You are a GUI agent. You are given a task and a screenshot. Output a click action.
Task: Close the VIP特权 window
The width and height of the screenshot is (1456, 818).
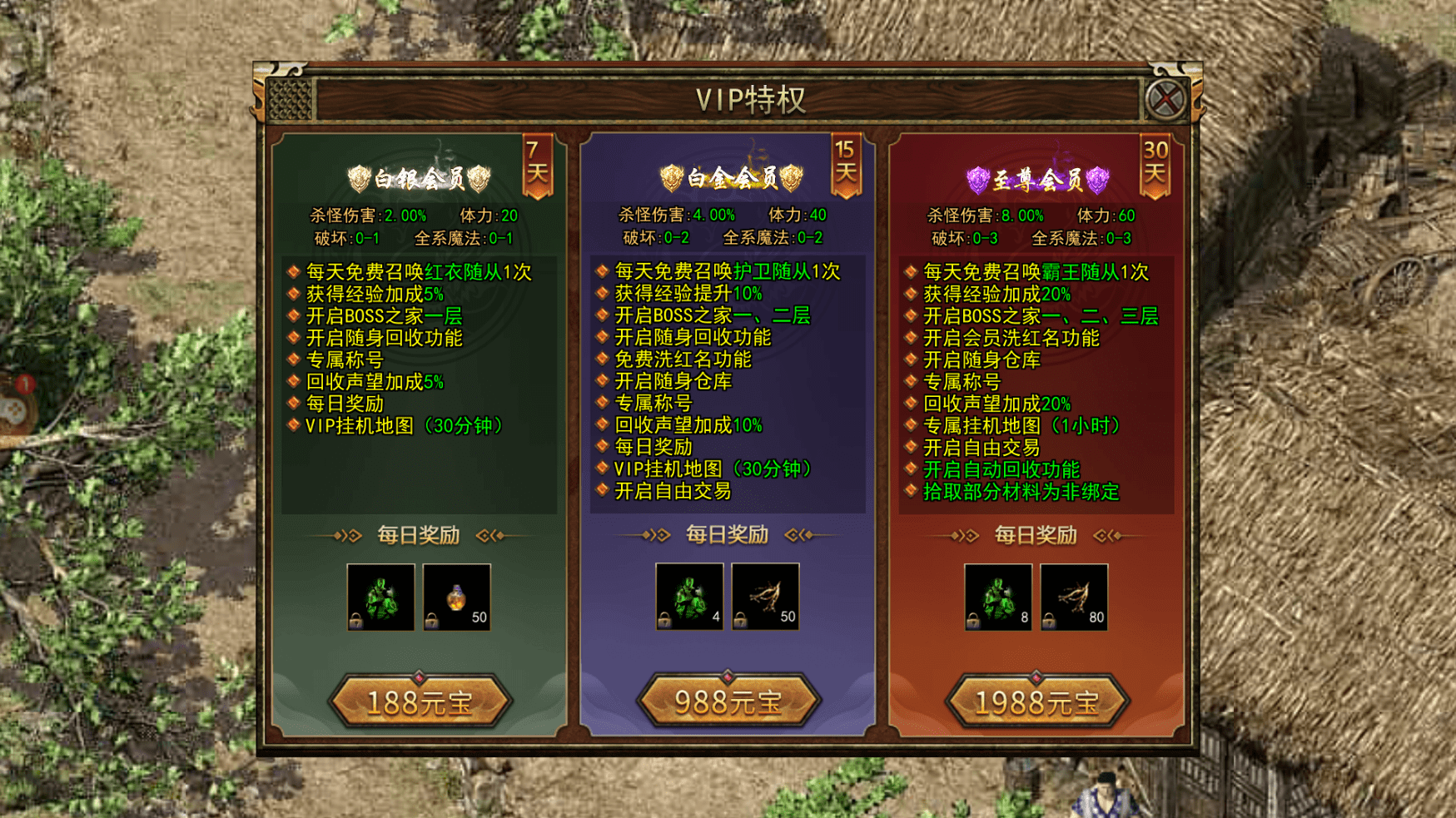click(1165, 100)
